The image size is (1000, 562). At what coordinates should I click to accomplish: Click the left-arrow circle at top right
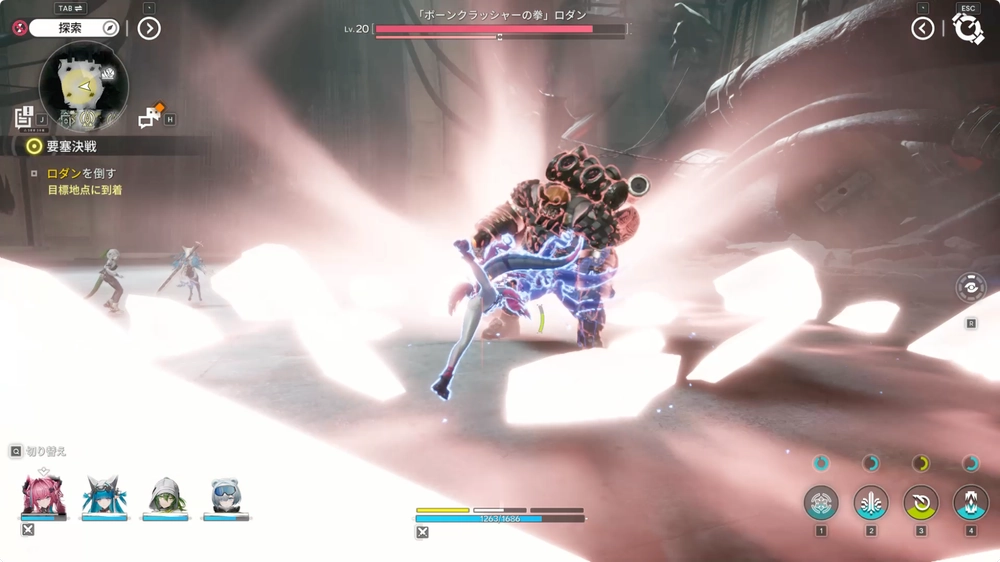(923, 28)
